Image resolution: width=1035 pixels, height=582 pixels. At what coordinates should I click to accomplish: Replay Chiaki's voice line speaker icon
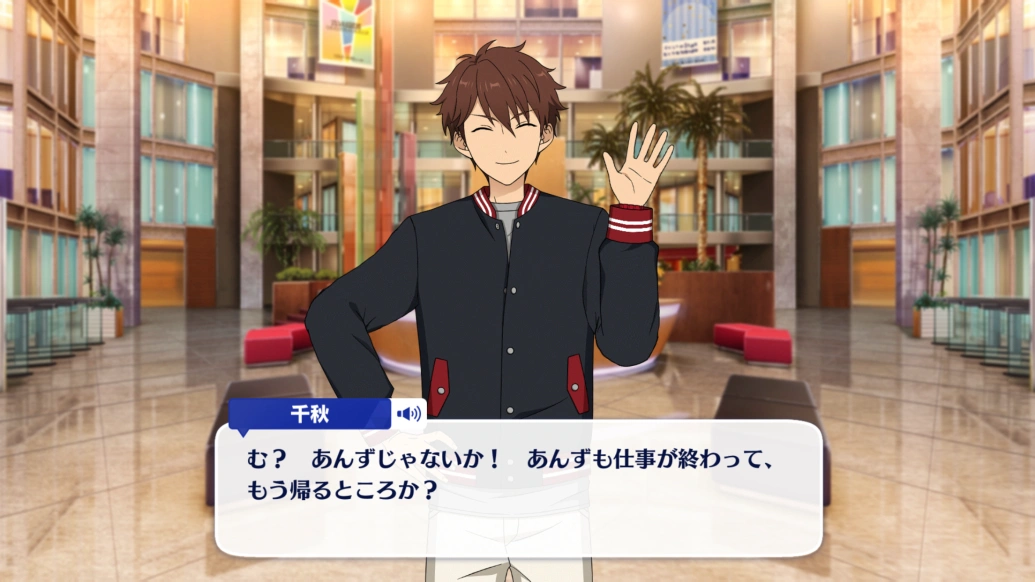(x=408, y=413)
